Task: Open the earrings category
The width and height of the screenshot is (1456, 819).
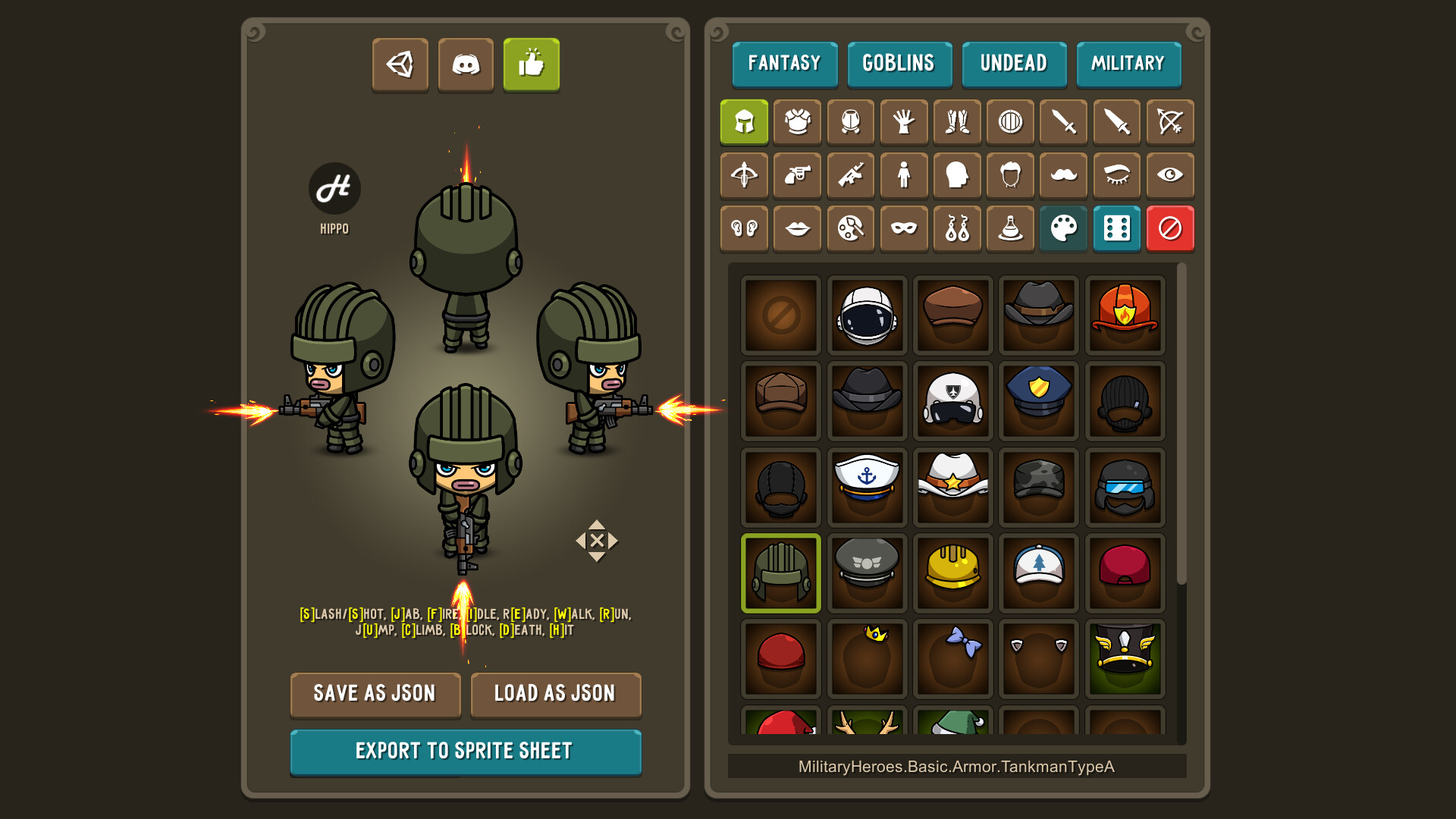Action: click(x=956, y=228)
